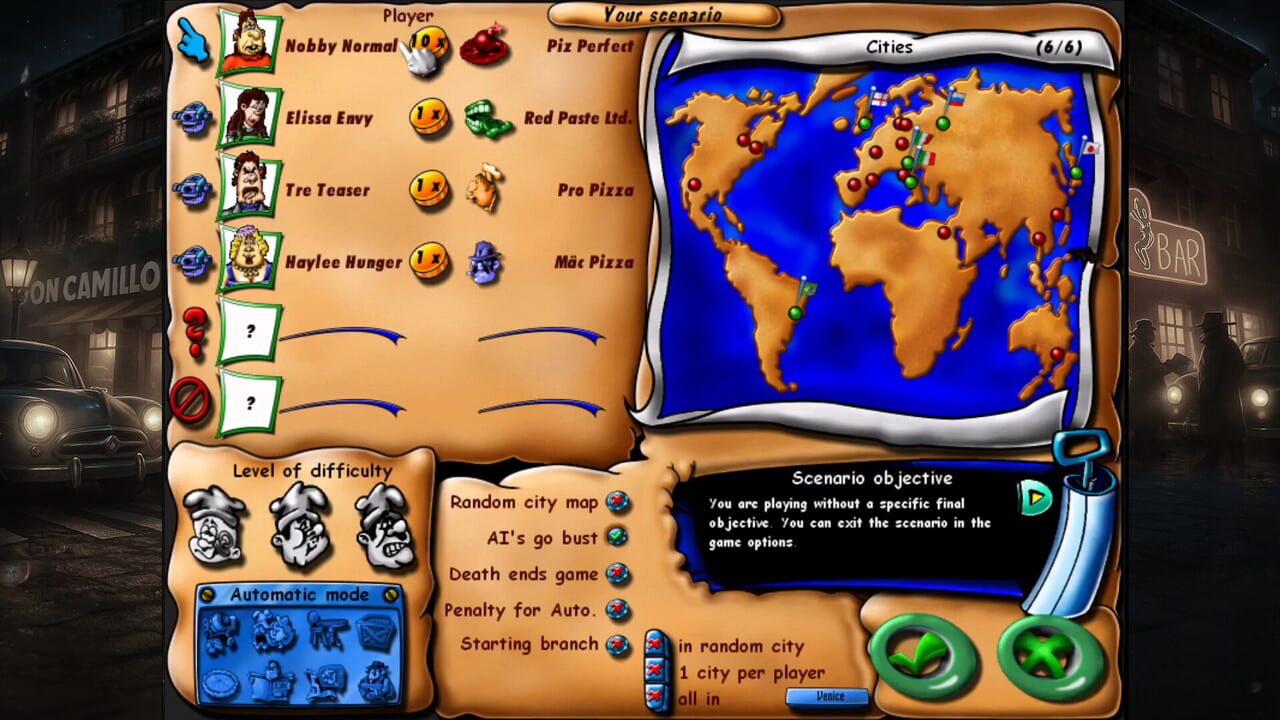Click the red question mark for empty player slot
Screen dimensions: 1280x720
[x=197, y=330]
